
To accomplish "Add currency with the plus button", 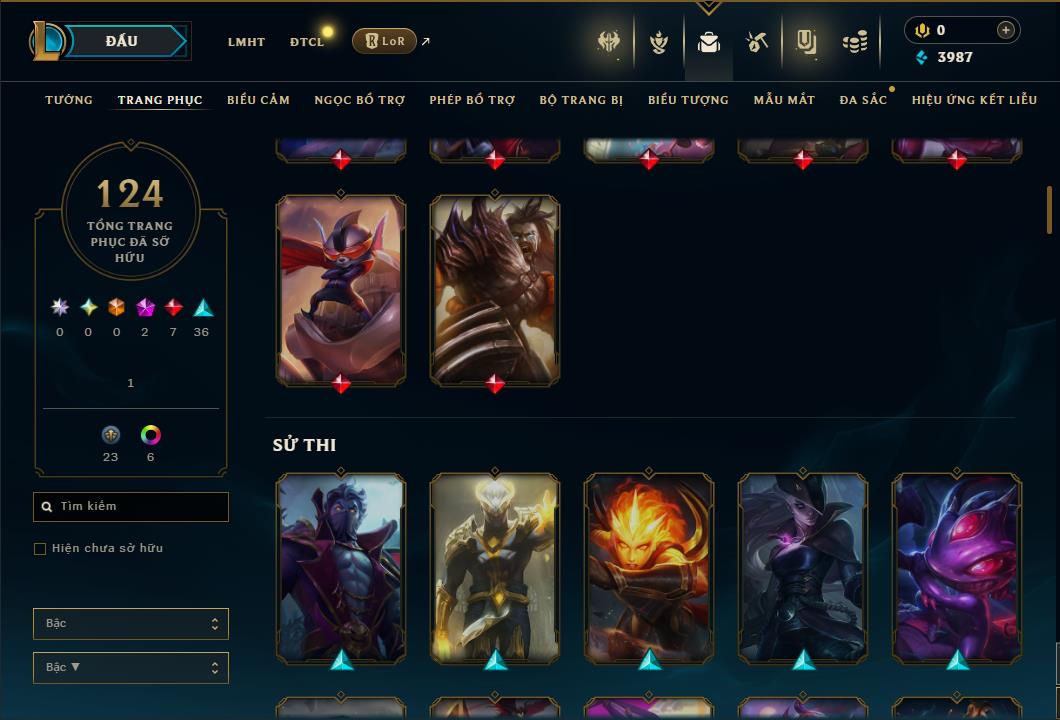I will pyautogui.click(x=1005, y=30).
